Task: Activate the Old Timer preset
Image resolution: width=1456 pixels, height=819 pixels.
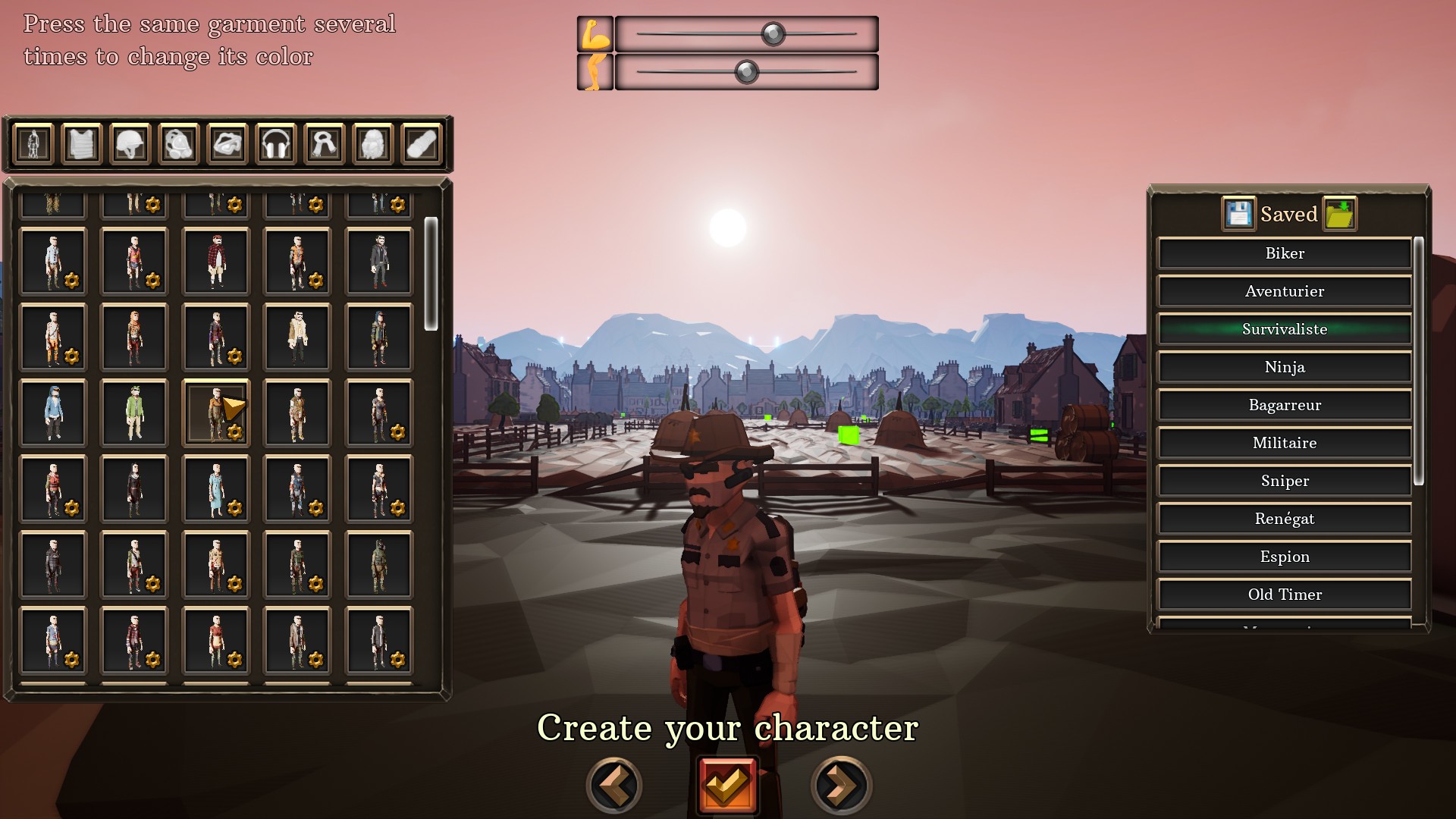Action: (1285, 595)
